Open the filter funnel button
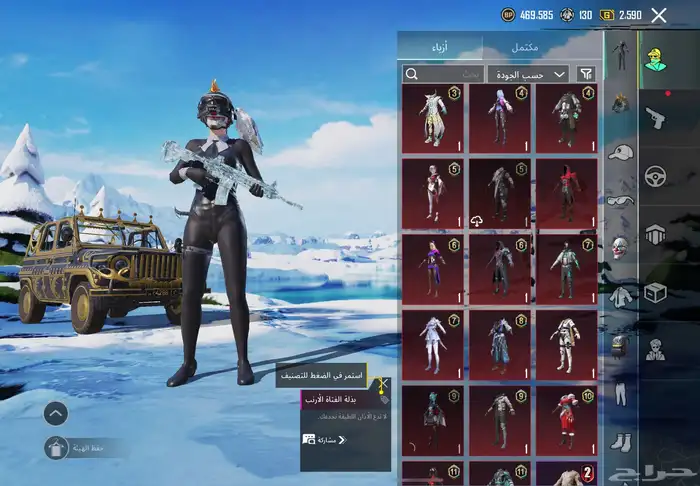Viewport: 700px width, 486px height. (586, 74)
